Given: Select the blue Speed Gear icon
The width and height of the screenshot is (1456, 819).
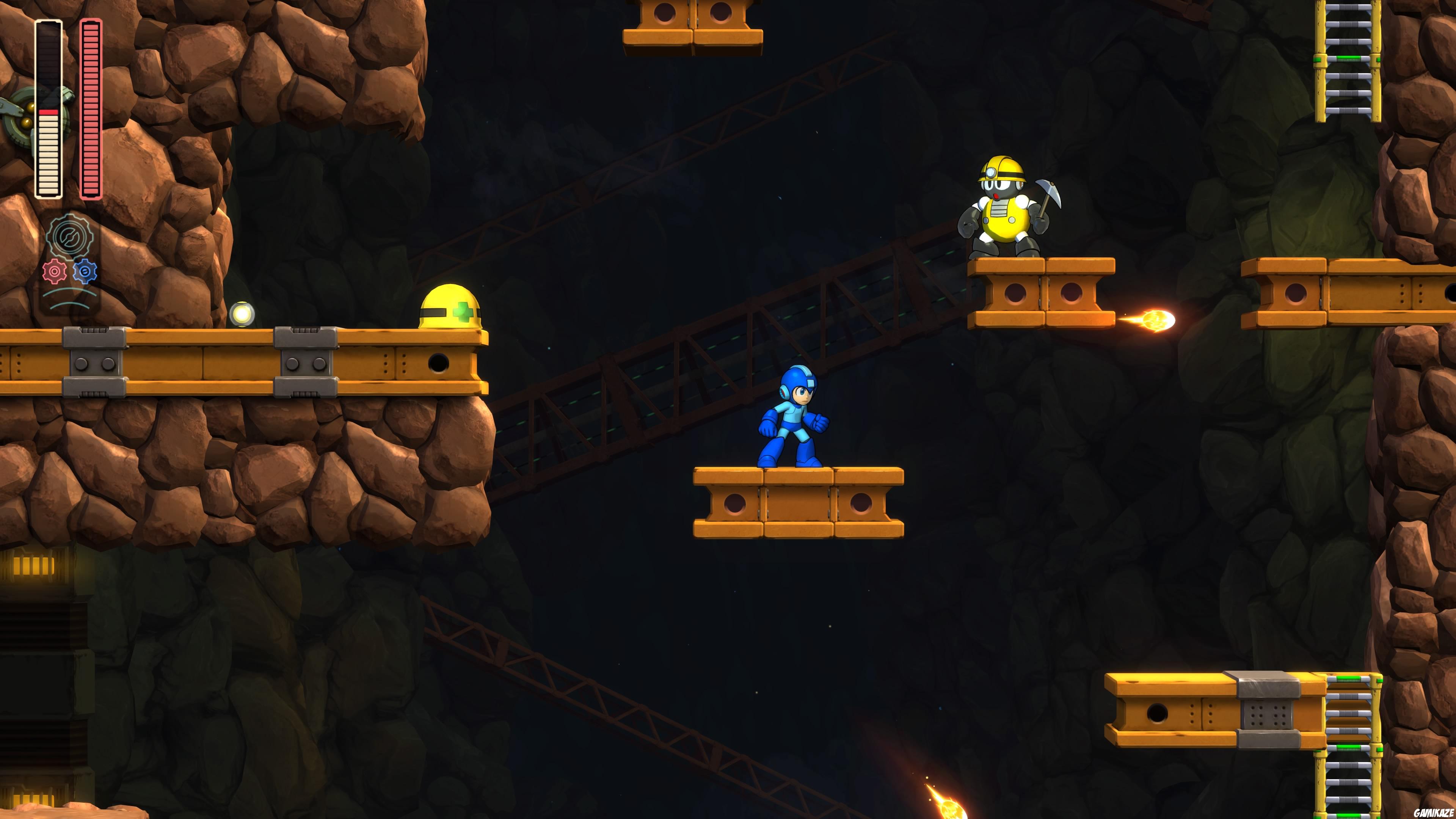Looking at the screenshot, I should point(85,271).
